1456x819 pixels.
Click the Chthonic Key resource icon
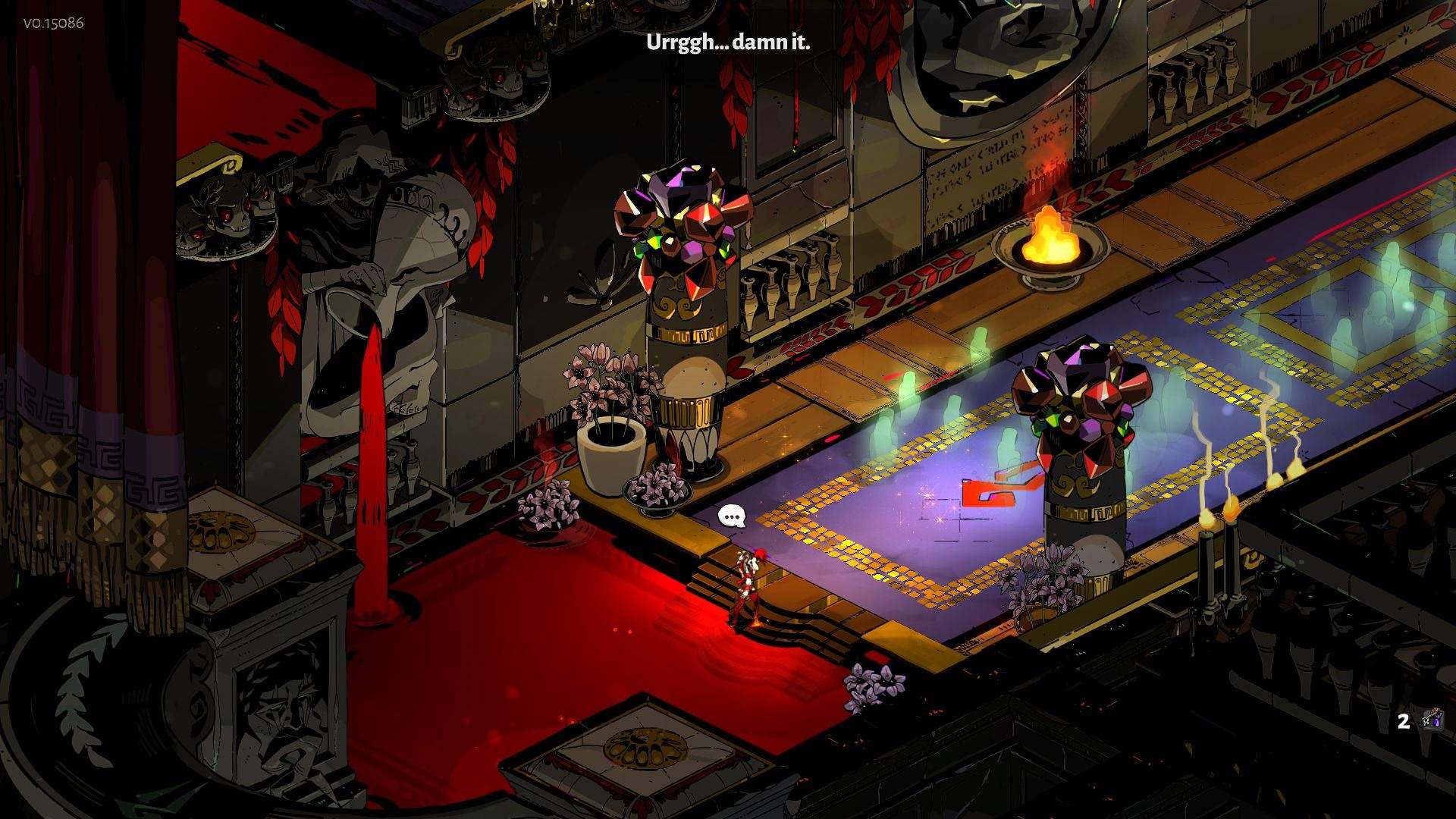[x=1431, y=720]
